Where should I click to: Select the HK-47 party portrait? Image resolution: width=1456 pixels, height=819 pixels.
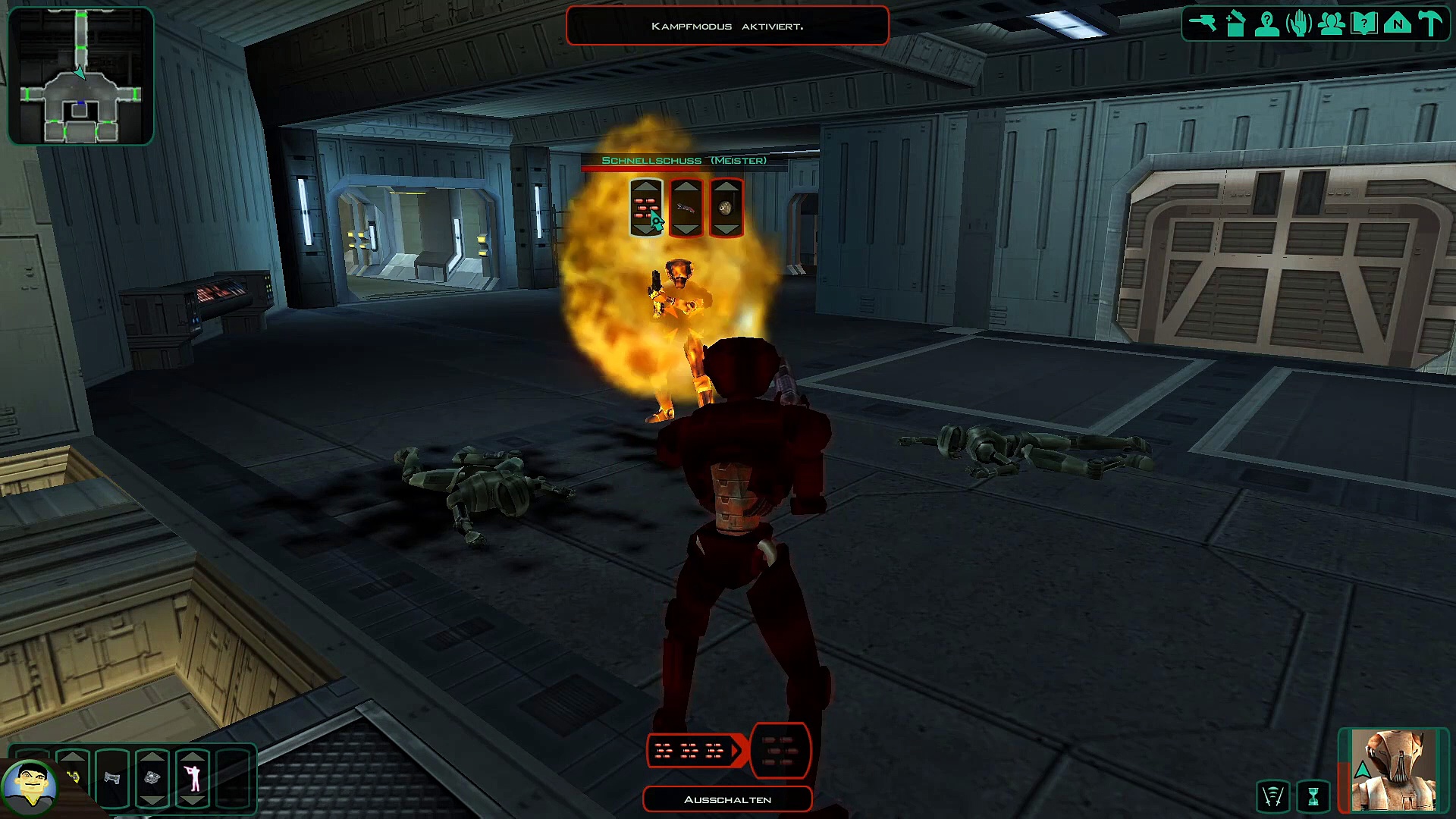point(1394,770)
